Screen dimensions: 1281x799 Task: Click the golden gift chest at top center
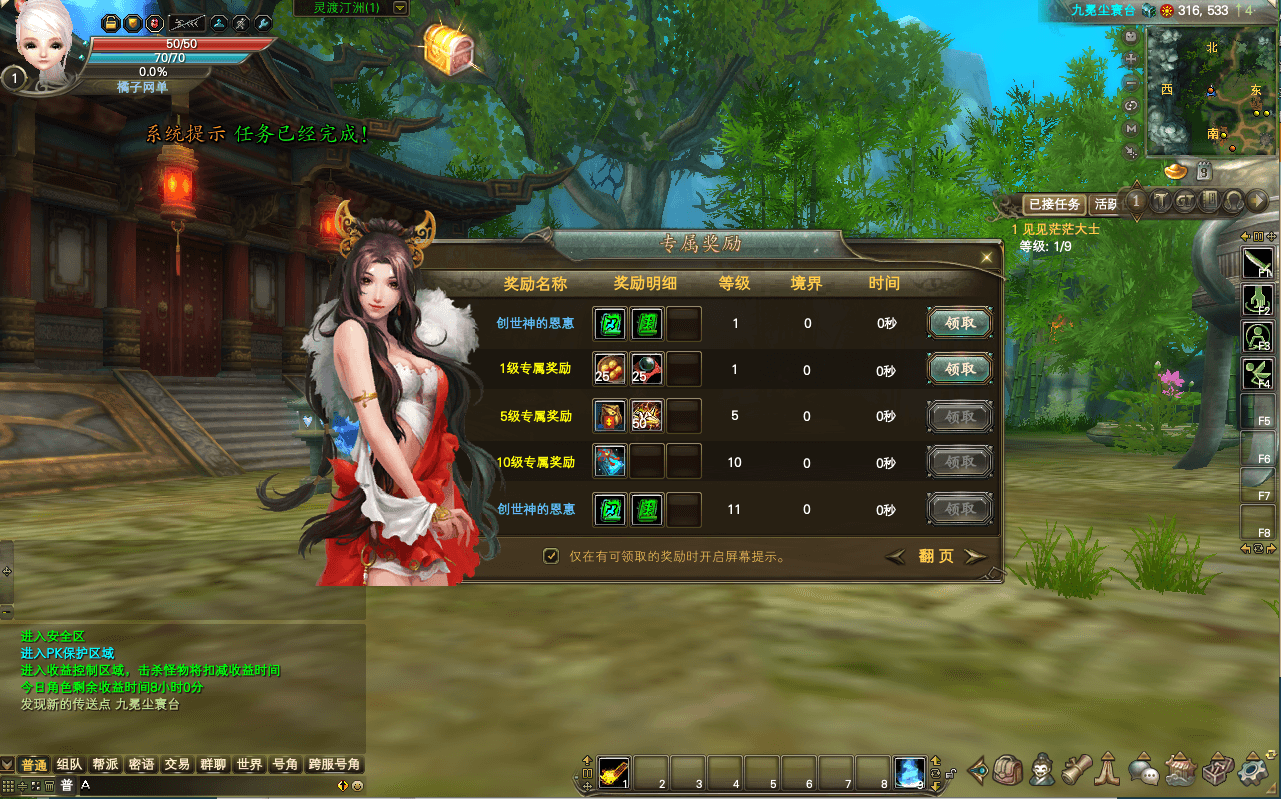point(447,50)
